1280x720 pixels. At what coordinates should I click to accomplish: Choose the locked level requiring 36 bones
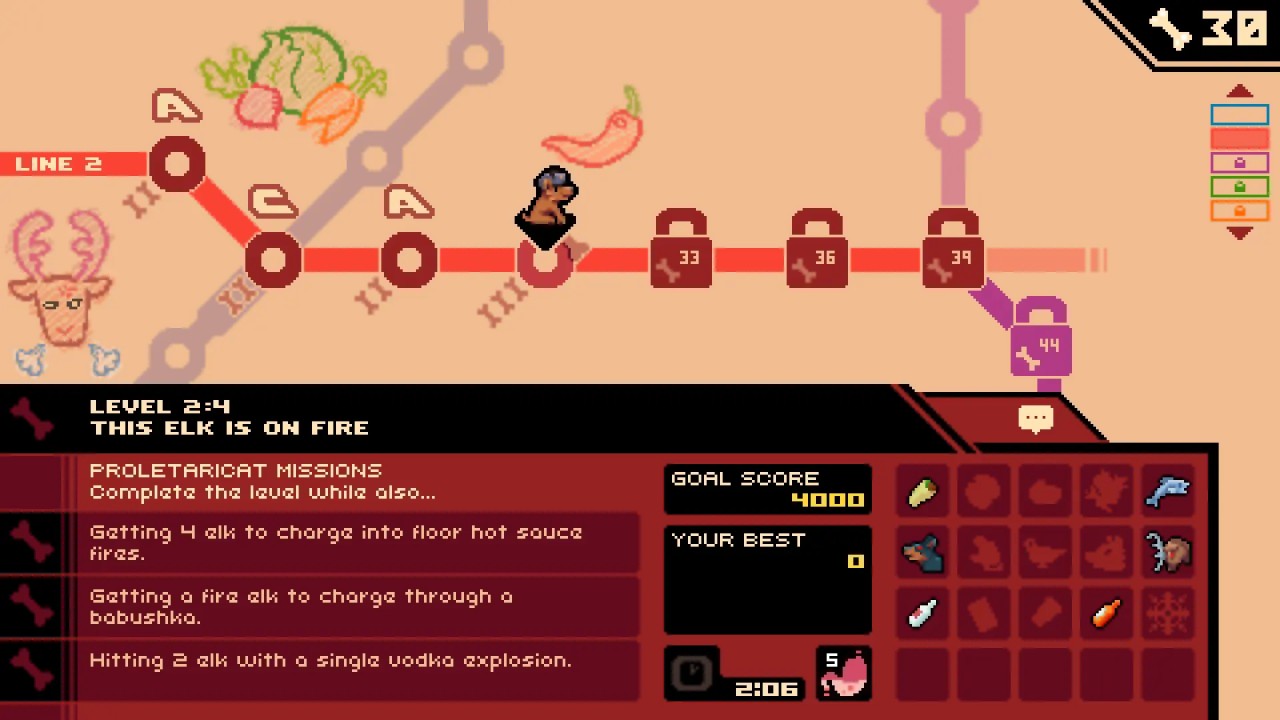click(x=817, y=257)
